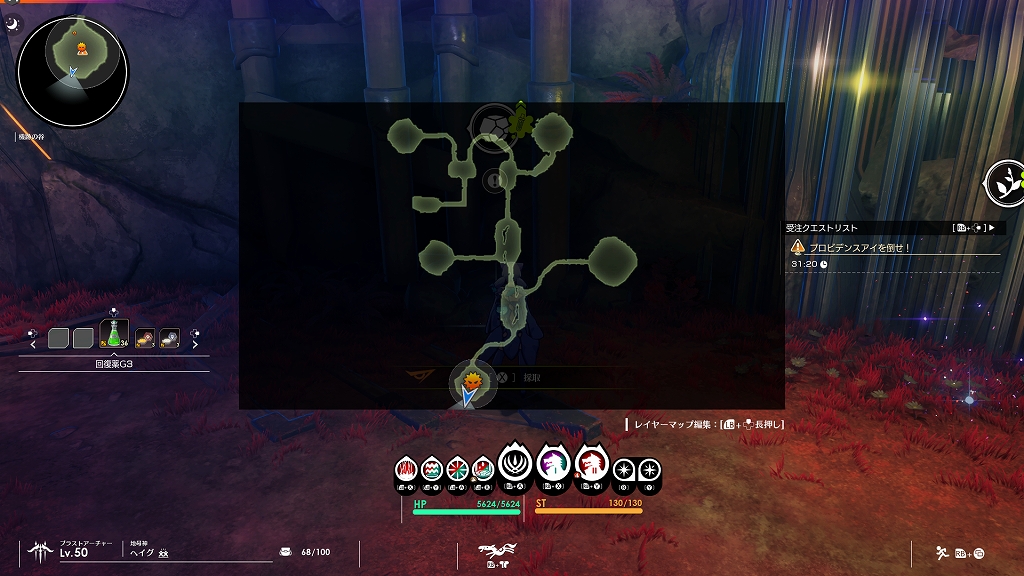The width and height of the screenshot is (1024, 576).
Task: Click the exclamation mark marker on the map
Action: (493, 180)
